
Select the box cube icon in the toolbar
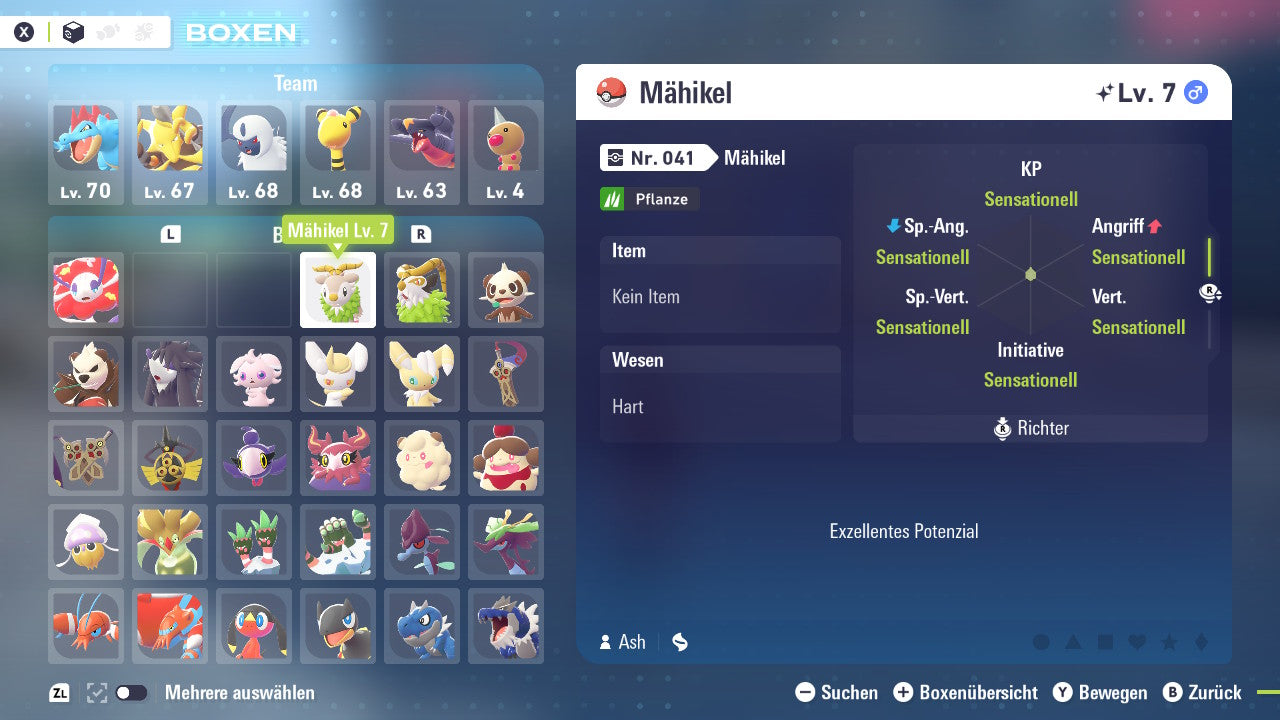click(72, 31)
